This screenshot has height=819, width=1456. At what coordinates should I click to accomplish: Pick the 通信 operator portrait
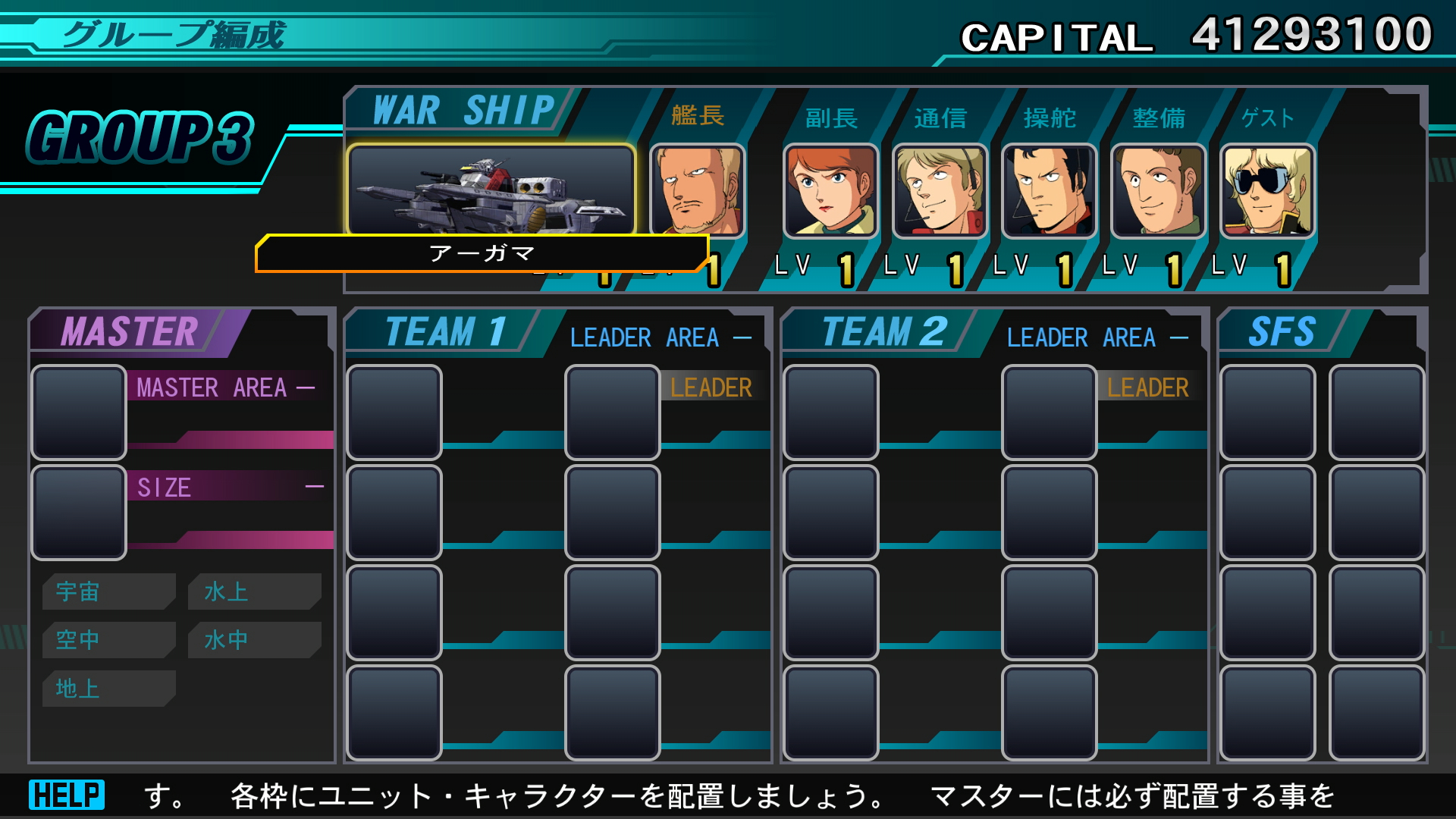point(940,191)
